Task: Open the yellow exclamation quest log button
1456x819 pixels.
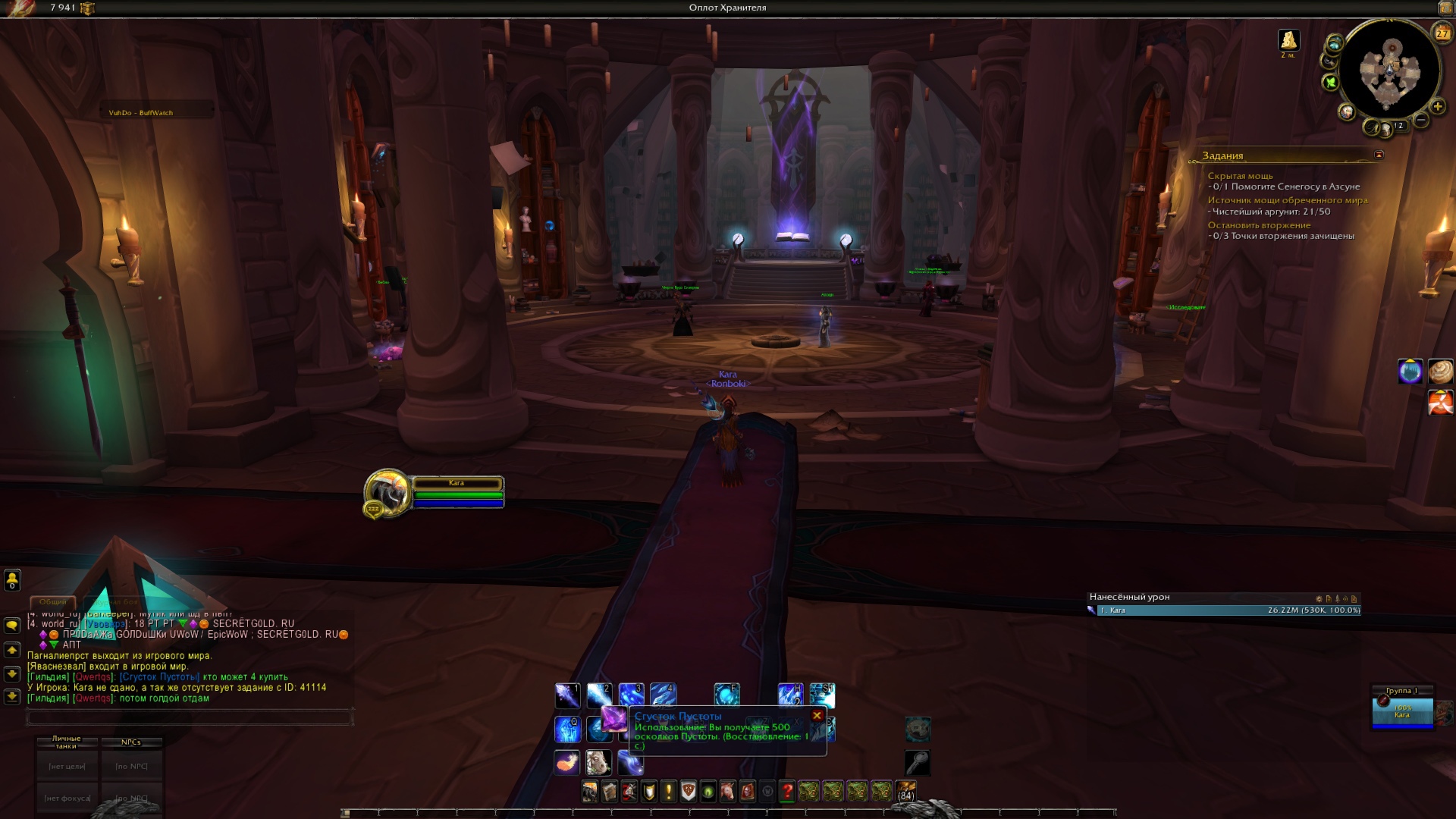Action: click(x=668, y=792)
